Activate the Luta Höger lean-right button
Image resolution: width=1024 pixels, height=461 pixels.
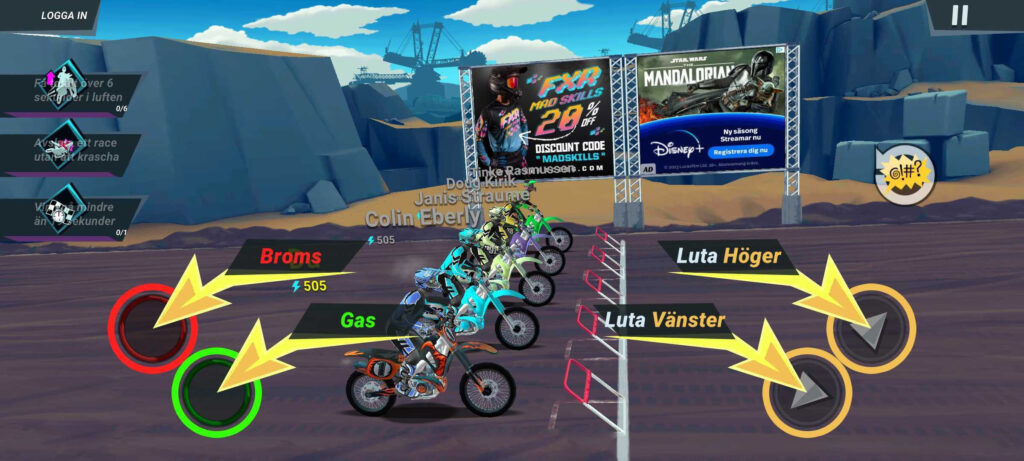871,329
